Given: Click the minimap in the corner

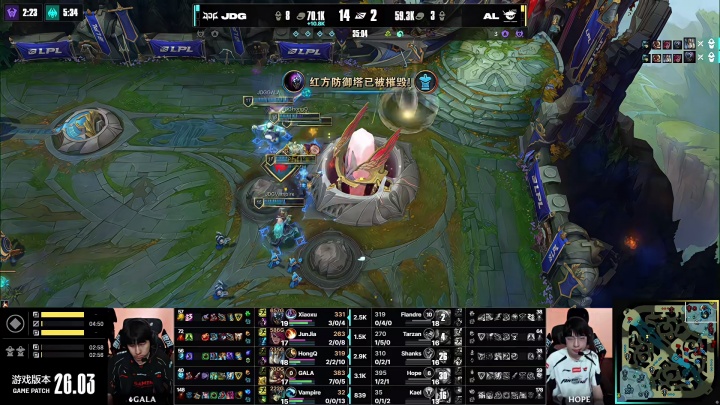Looking at the screenshot, I should click(x=665, y=354).
